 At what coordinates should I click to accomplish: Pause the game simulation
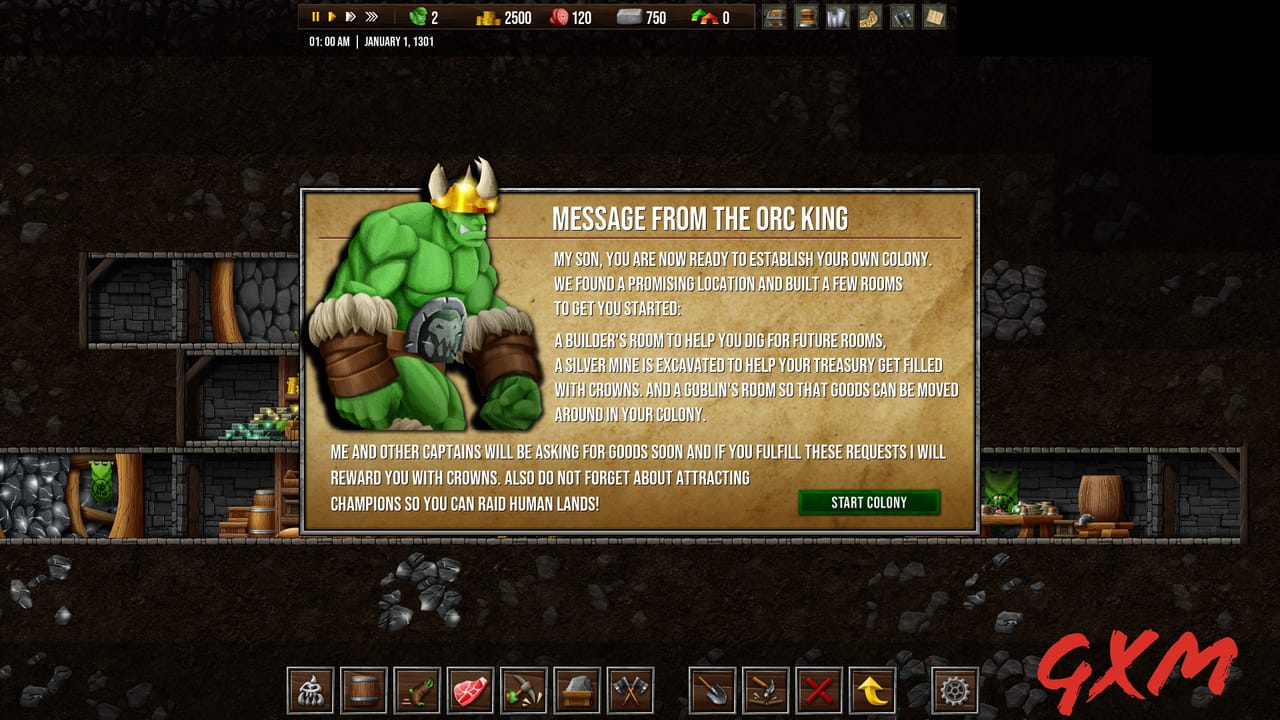click(315, 16)
